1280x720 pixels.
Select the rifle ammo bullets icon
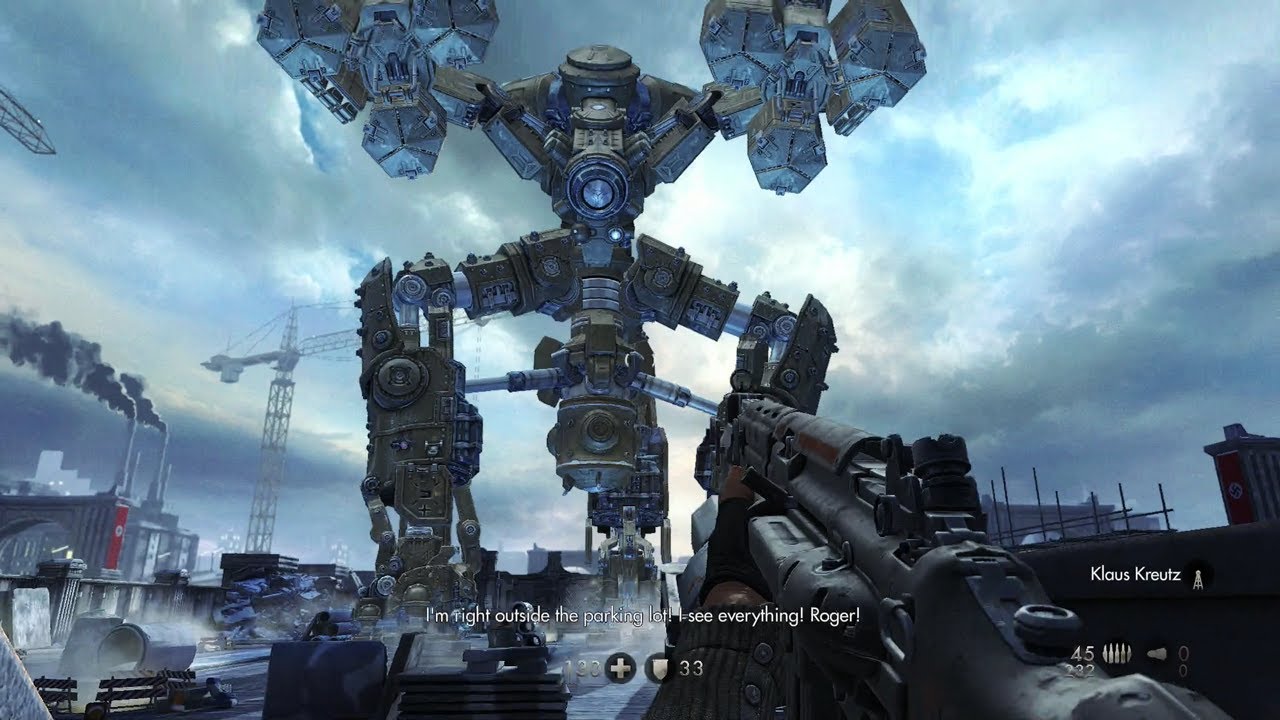tap(1117, 653)
